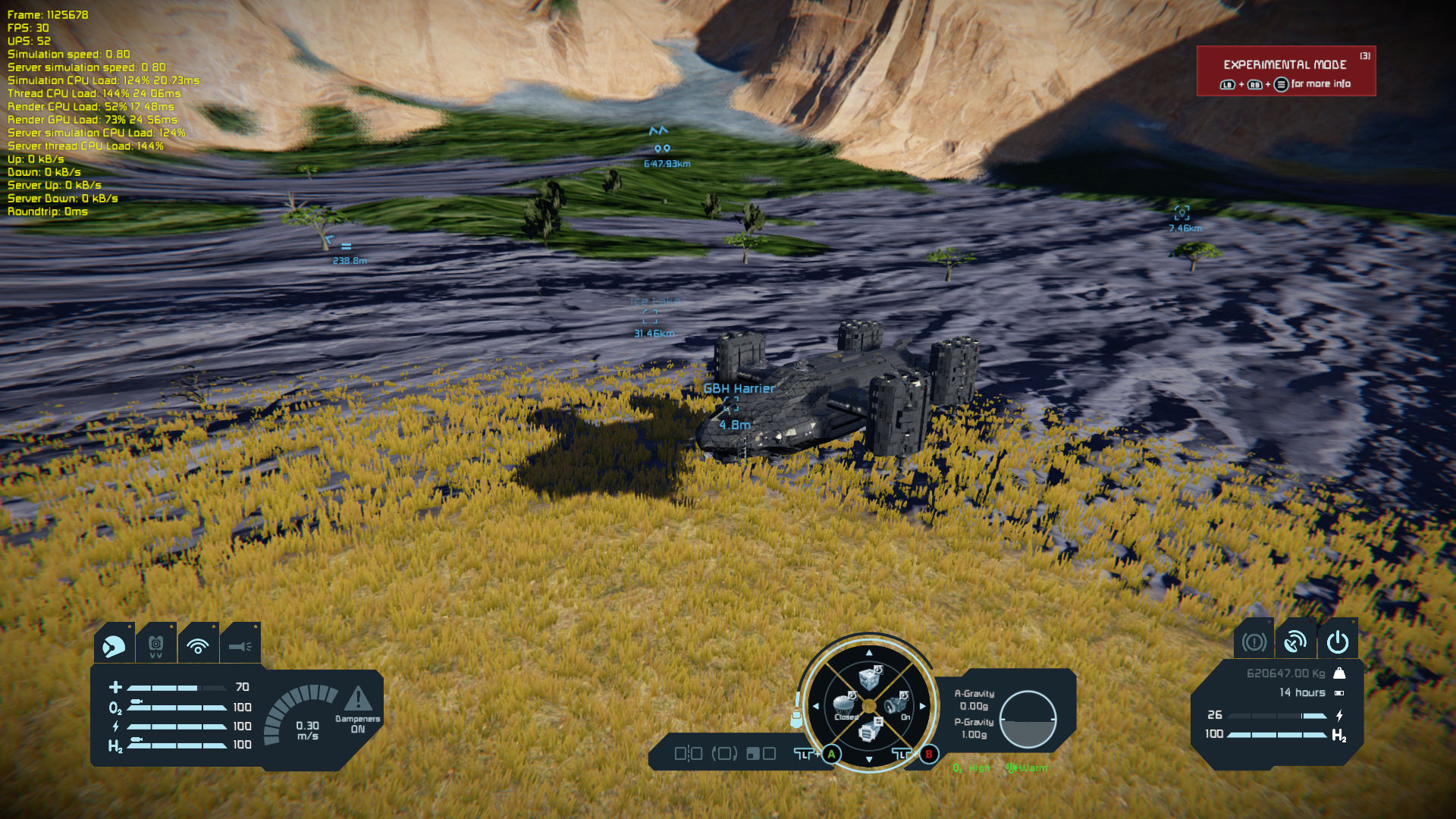
Task: Switch on the flashlight icon
Action: [240, 646]
